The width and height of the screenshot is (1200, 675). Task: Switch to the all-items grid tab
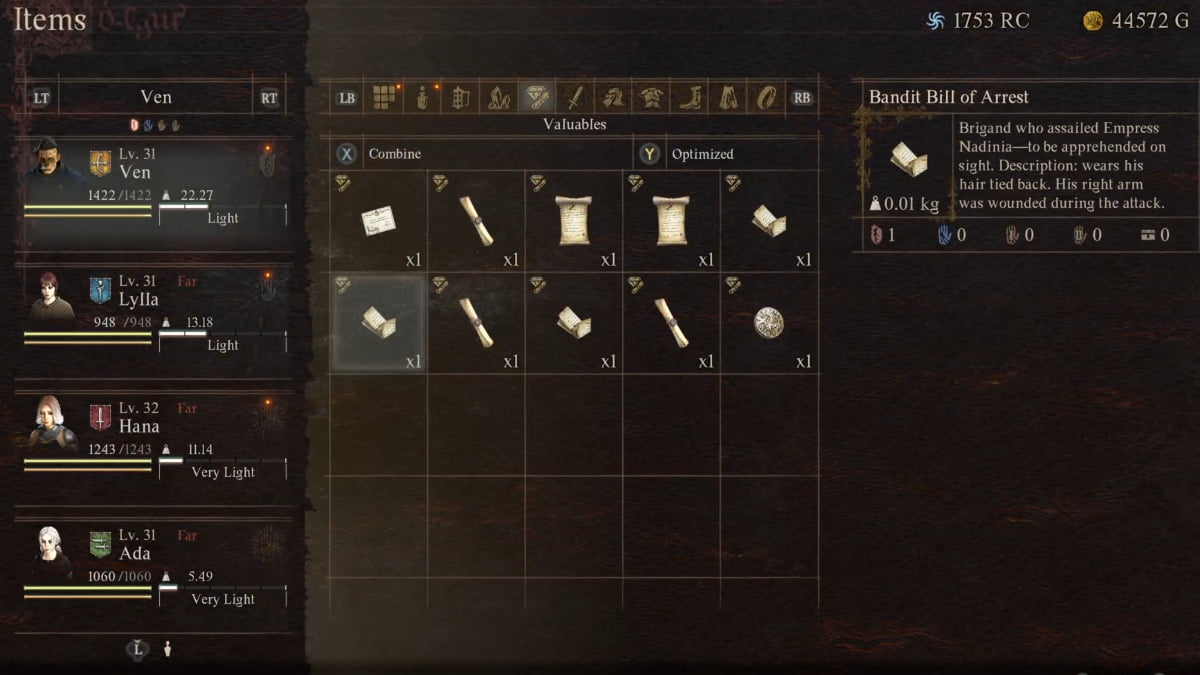click(385, 98)
